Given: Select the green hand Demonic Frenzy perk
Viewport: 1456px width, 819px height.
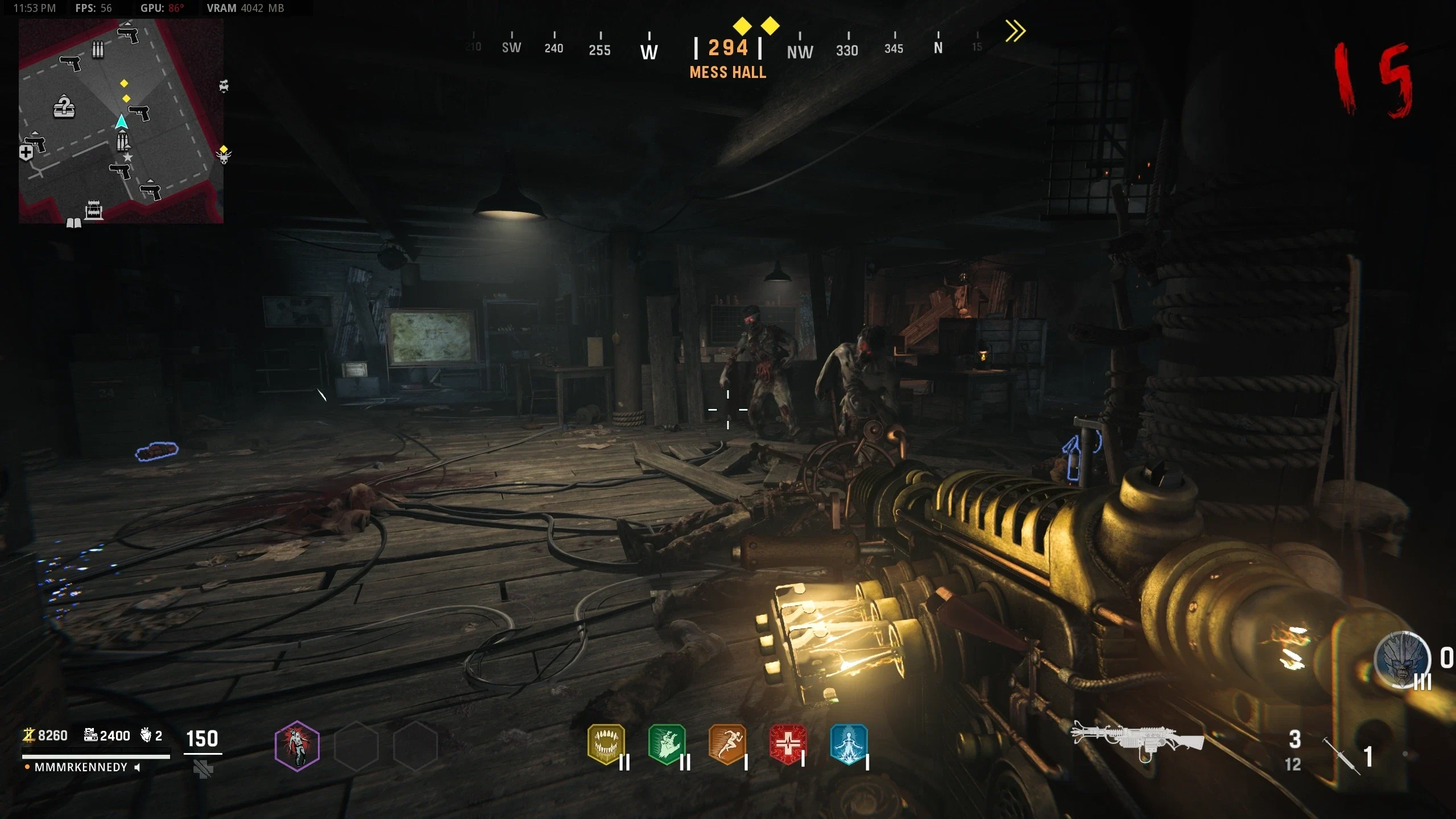Looking at the screenshot, I should [x=667, y=744].
